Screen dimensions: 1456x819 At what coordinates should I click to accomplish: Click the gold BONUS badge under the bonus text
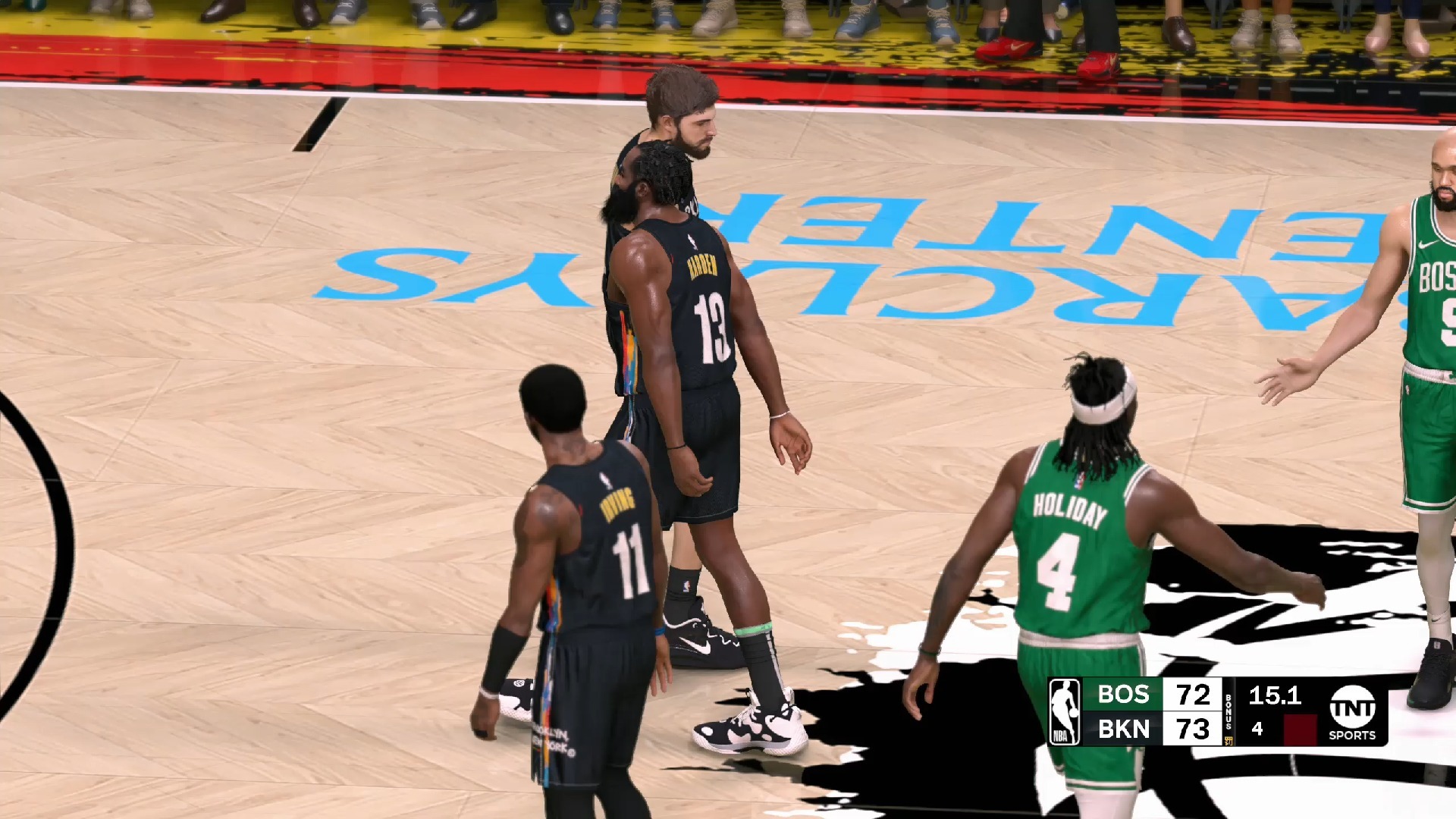click(1228, 739)
